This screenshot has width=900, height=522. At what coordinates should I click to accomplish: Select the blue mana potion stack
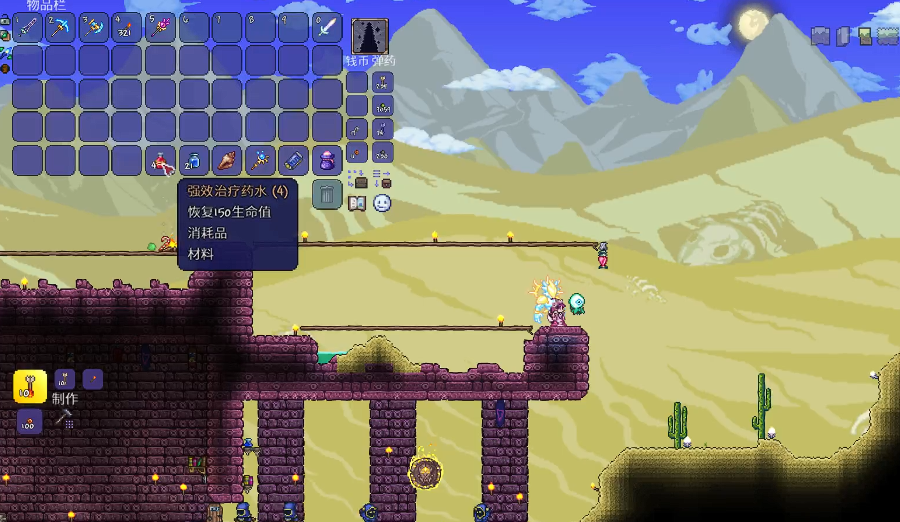coord(194,160)
